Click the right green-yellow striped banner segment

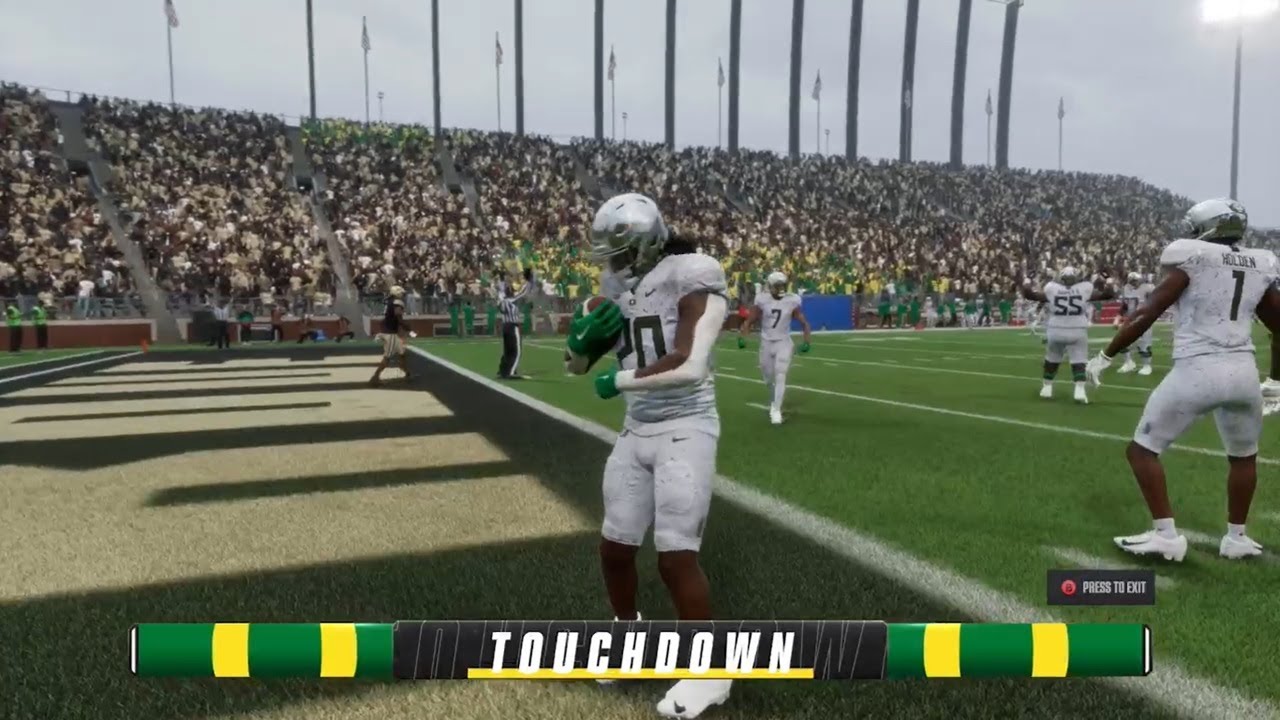1020,650
